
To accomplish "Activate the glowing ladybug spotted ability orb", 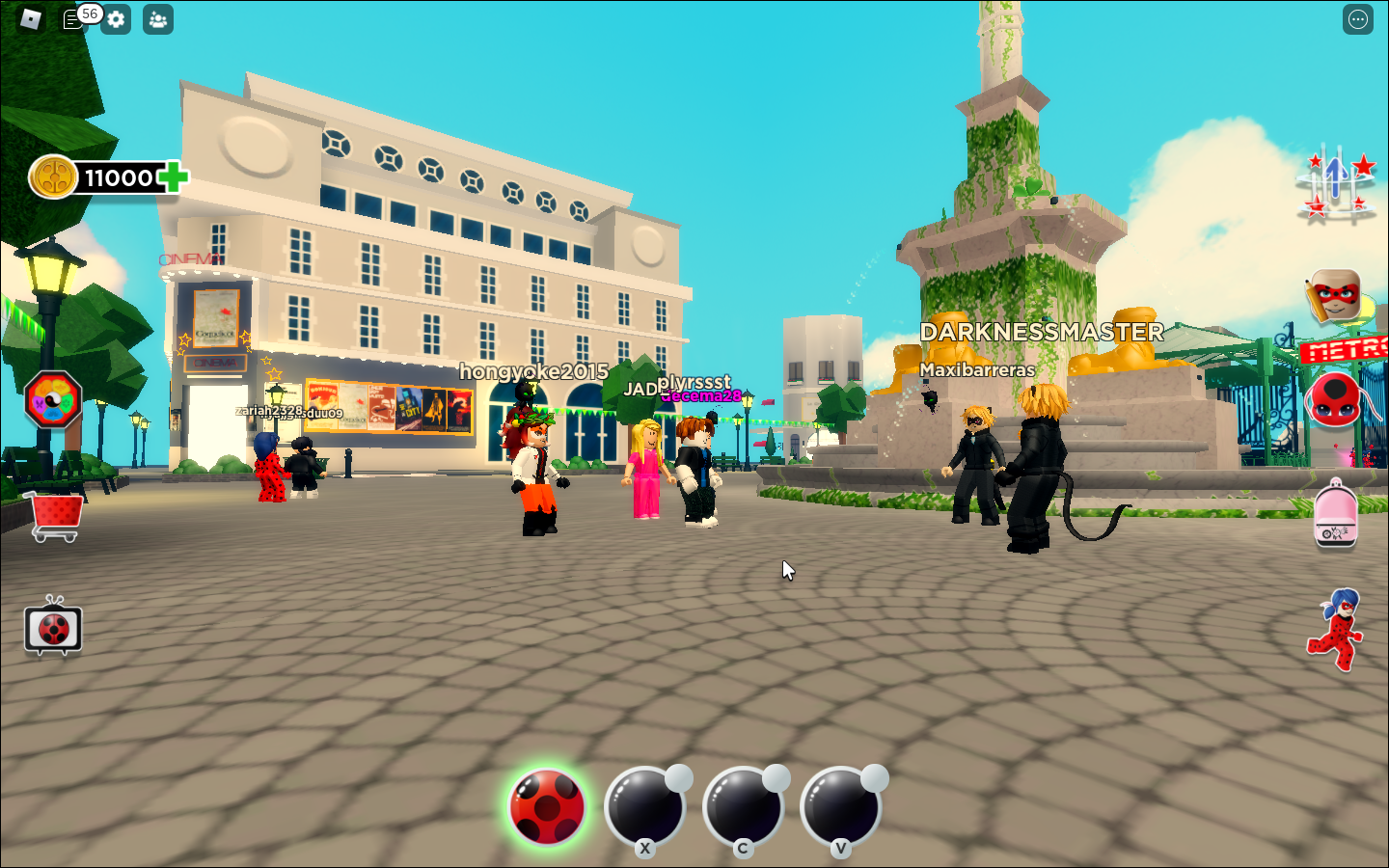I will pyautogui.click(x=547, y=807).
